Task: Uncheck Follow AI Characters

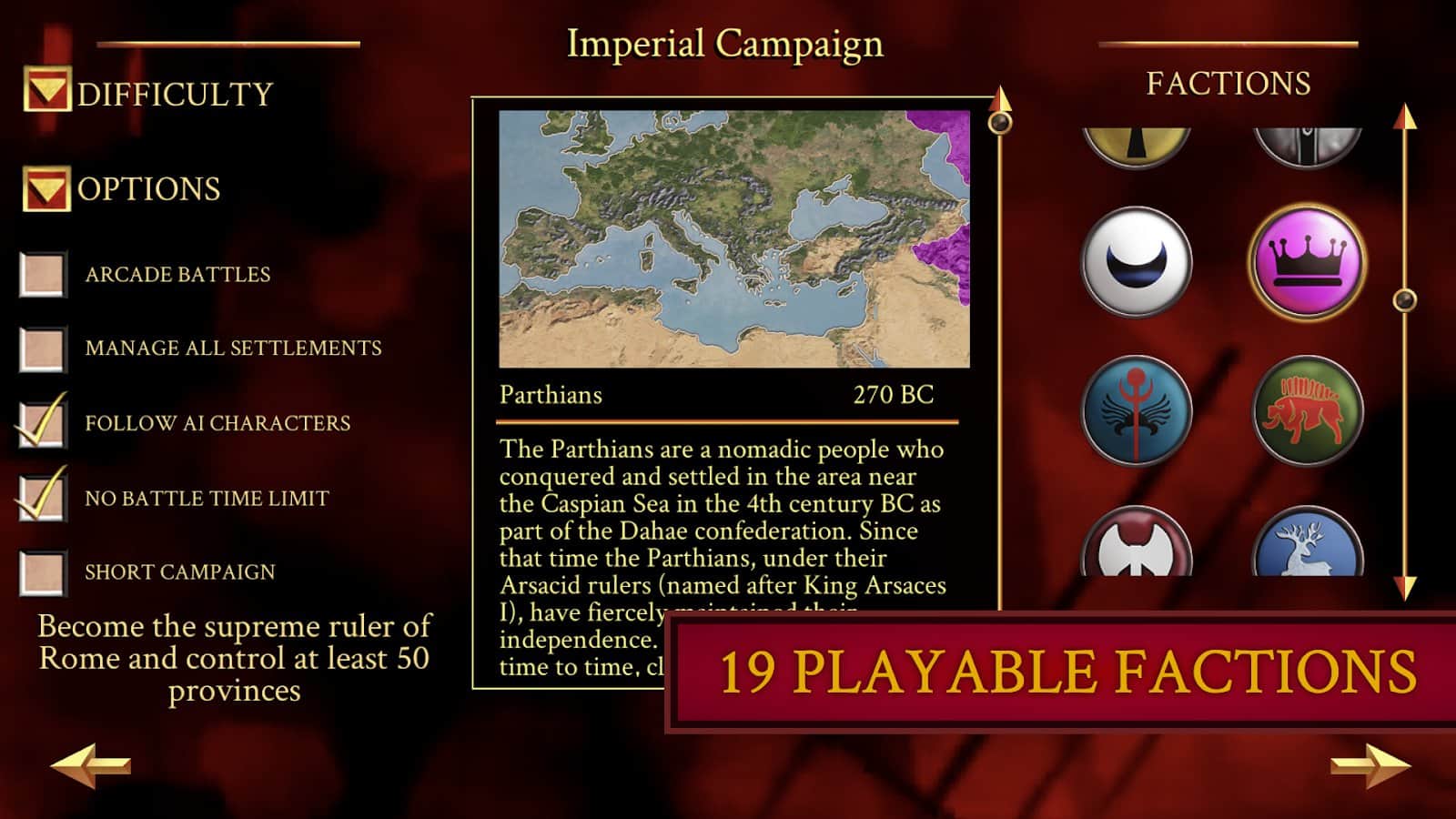Action: (x=43, y=423)
